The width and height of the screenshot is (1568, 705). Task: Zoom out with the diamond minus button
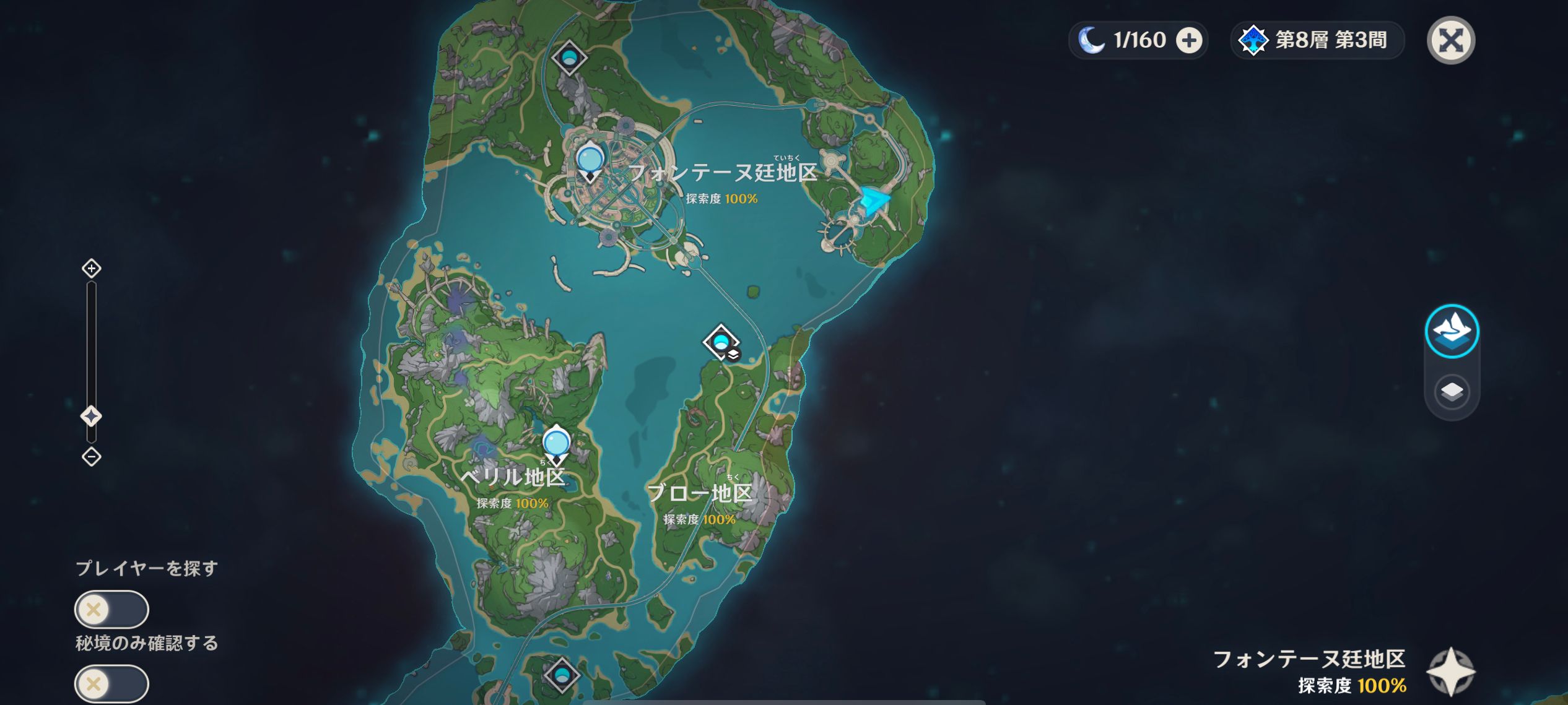92,457
